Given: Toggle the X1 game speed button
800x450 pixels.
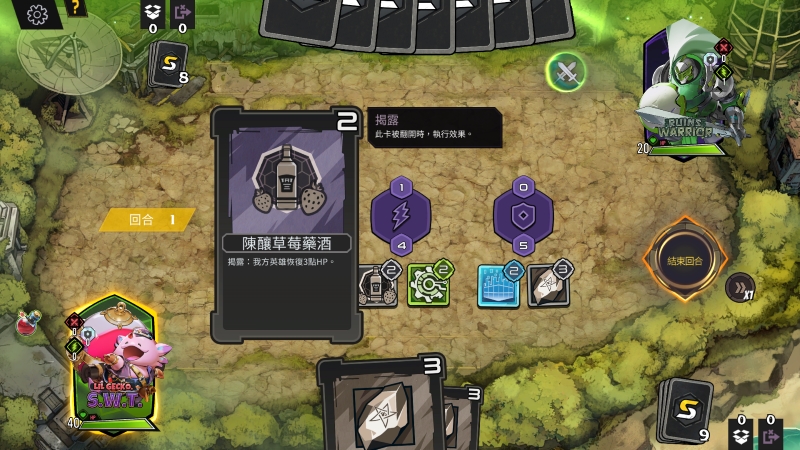Looking at the screenshot, I should coord(739,287).
